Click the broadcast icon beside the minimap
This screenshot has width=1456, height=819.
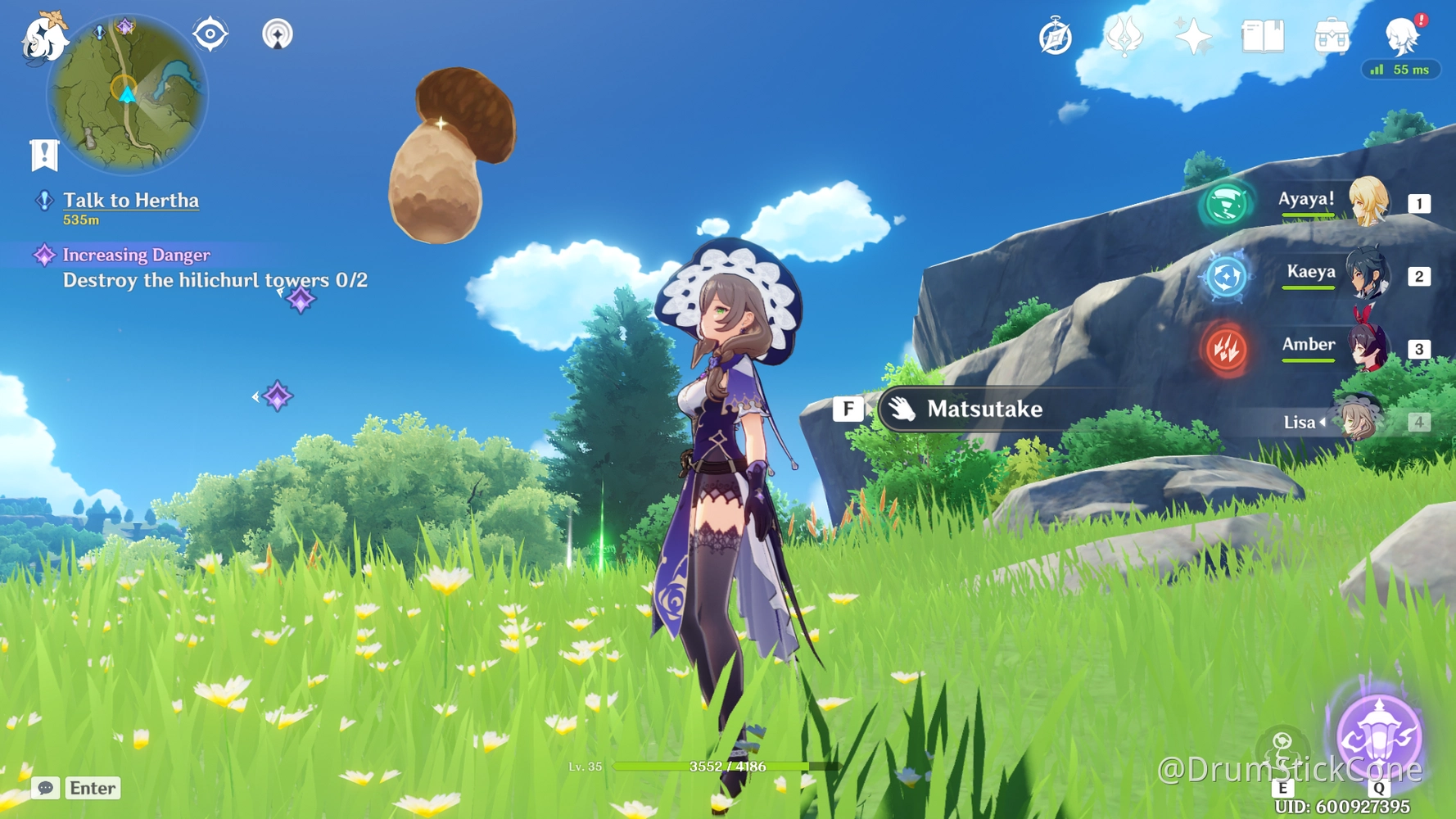tap(278, 34)
